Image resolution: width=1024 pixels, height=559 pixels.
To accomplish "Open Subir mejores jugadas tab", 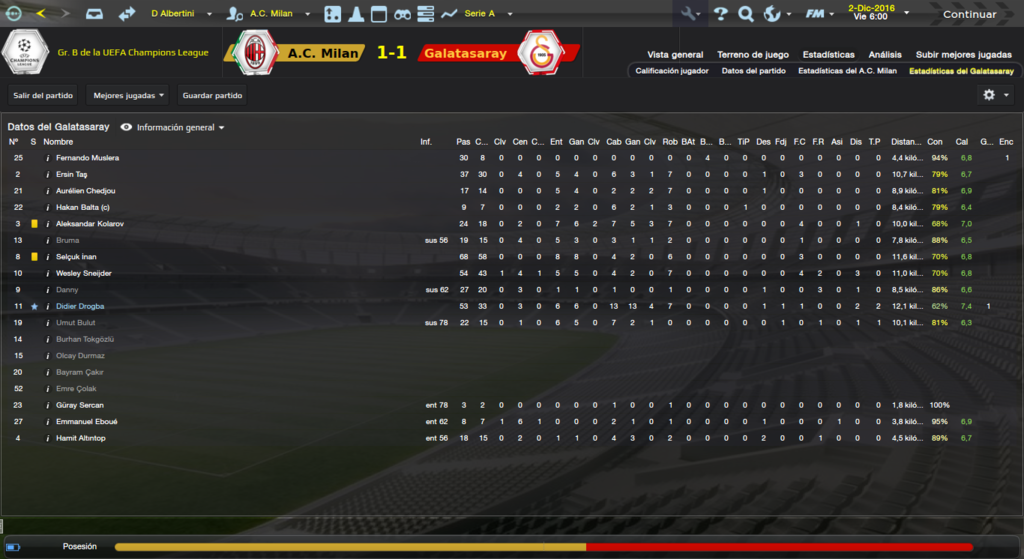I will [x=964, y=54].
